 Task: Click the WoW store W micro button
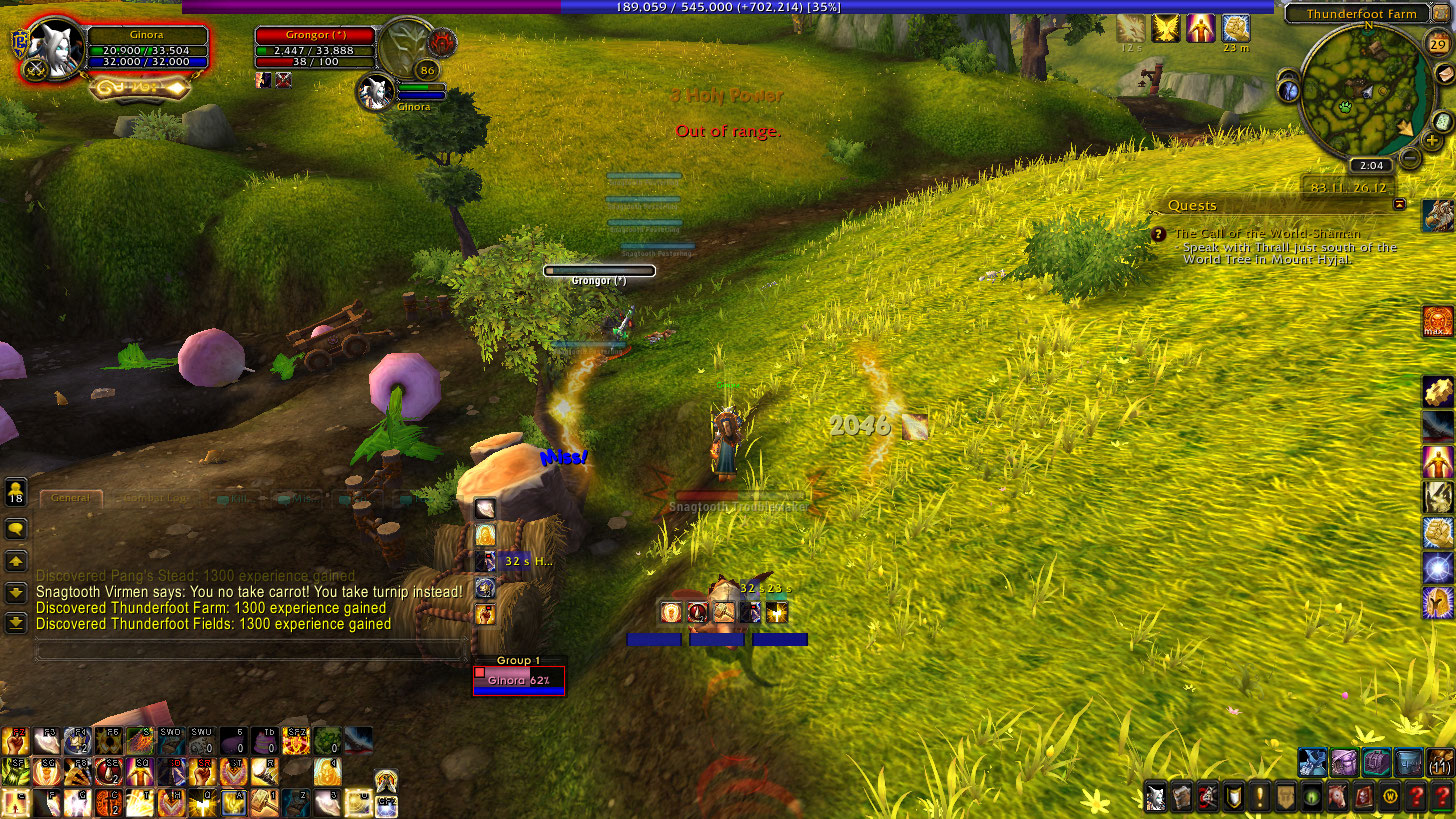point(1390,798)
